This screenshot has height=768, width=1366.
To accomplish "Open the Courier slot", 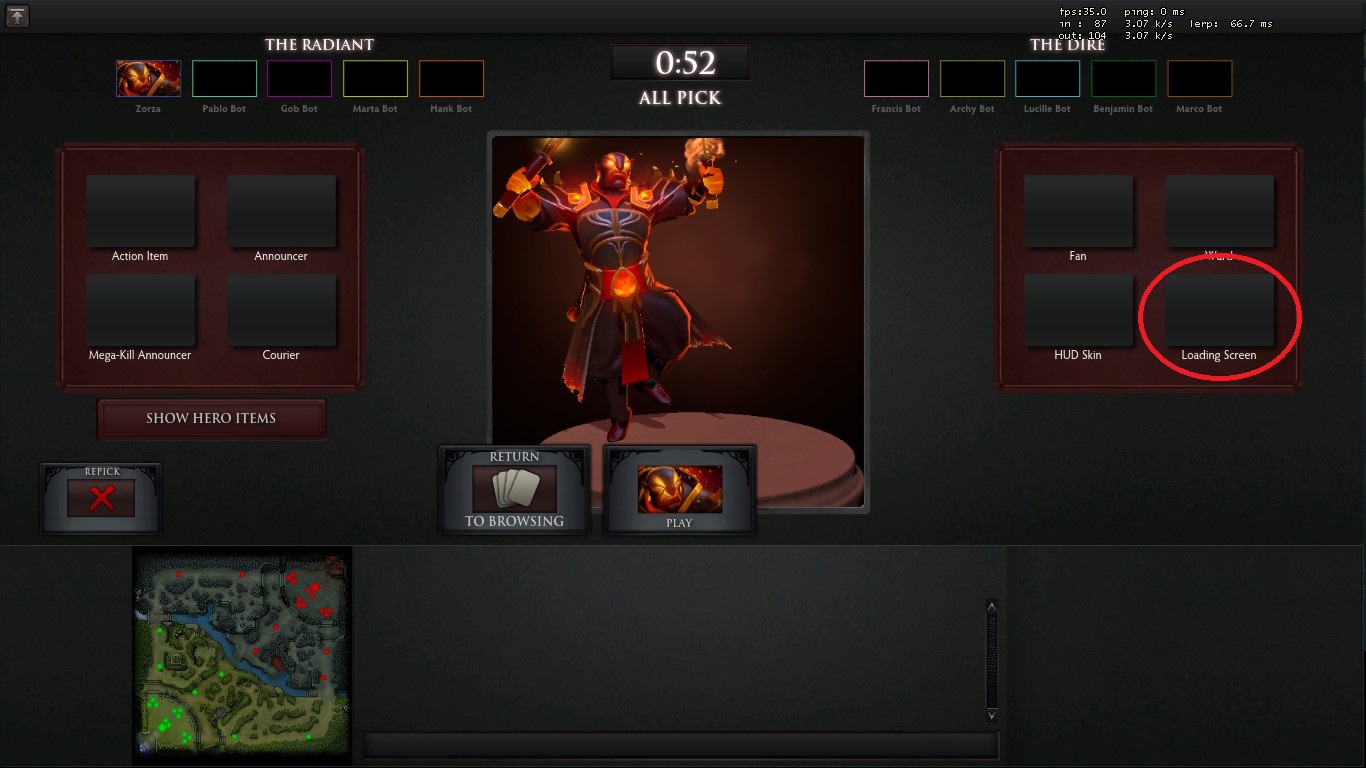I will coord(281,310).
